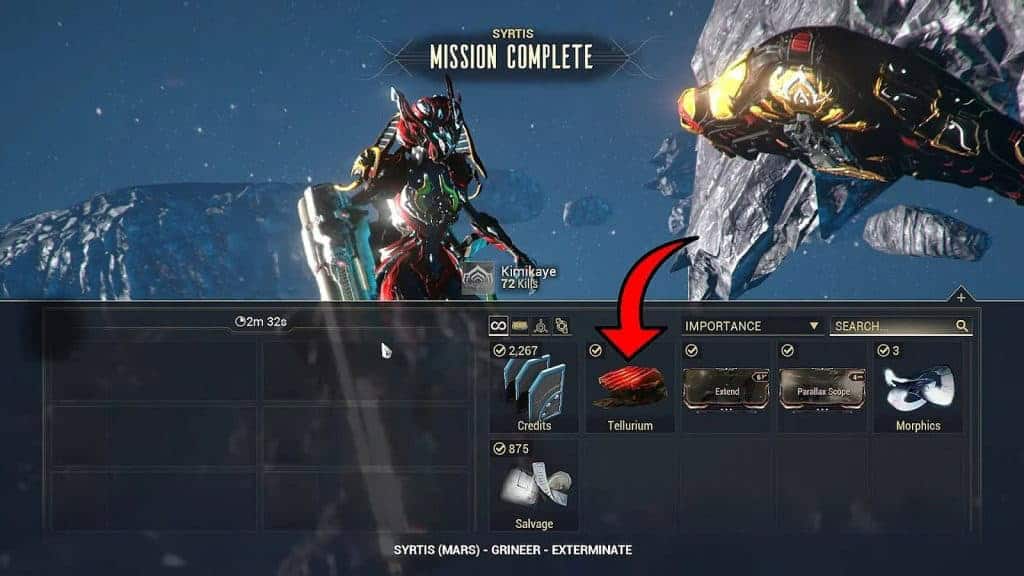The height and width of the screenshot is (576, 1024).
Task: Click the search magnifying glass icon
Action: pos(962,326)
